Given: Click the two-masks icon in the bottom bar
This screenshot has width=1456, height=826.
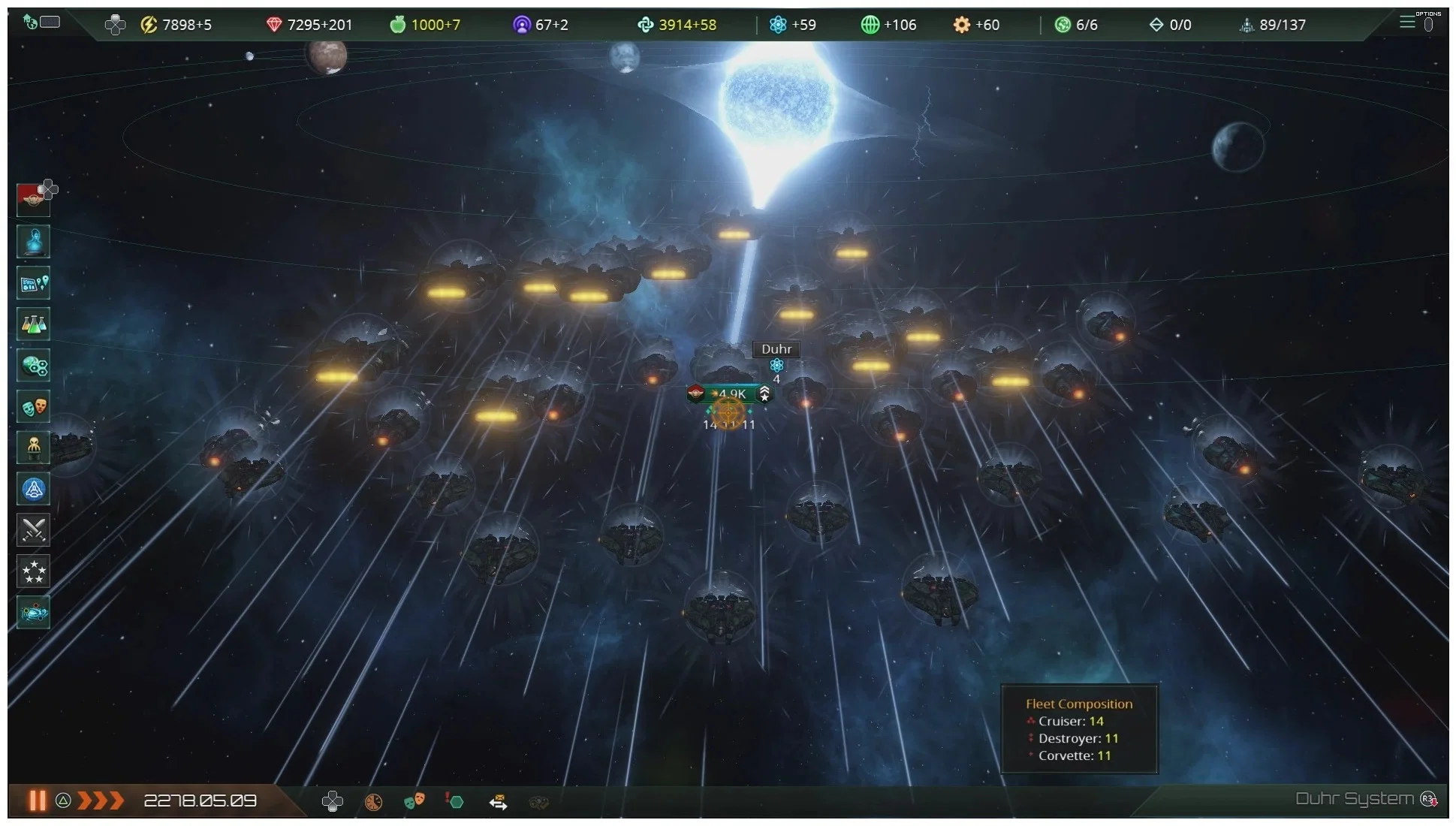Looking at the screenshot, I should tap(414, 801).
